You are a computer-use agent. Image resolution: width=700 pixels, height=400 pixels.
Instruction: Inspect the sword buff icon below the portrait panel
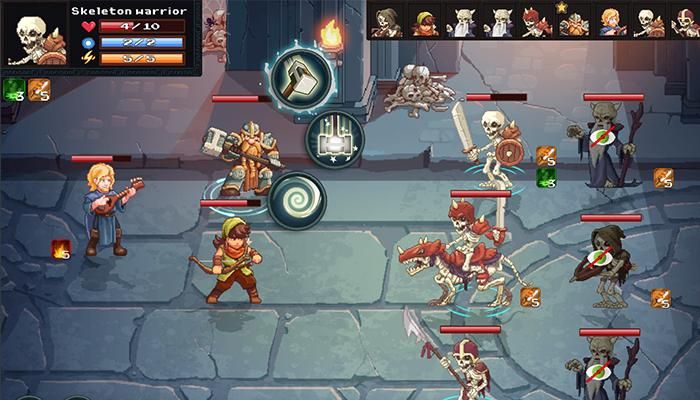(39, 91)
